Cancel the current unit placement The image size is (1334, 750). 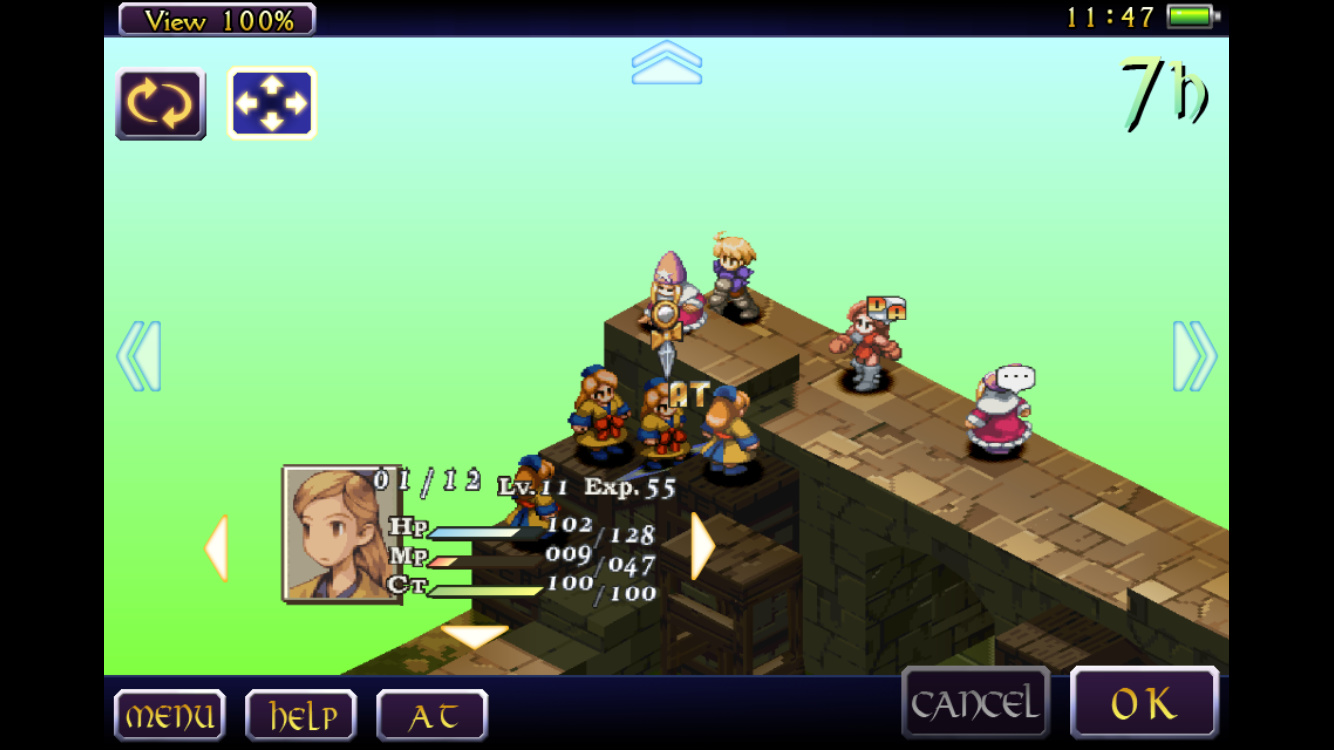tap(975, 704)
